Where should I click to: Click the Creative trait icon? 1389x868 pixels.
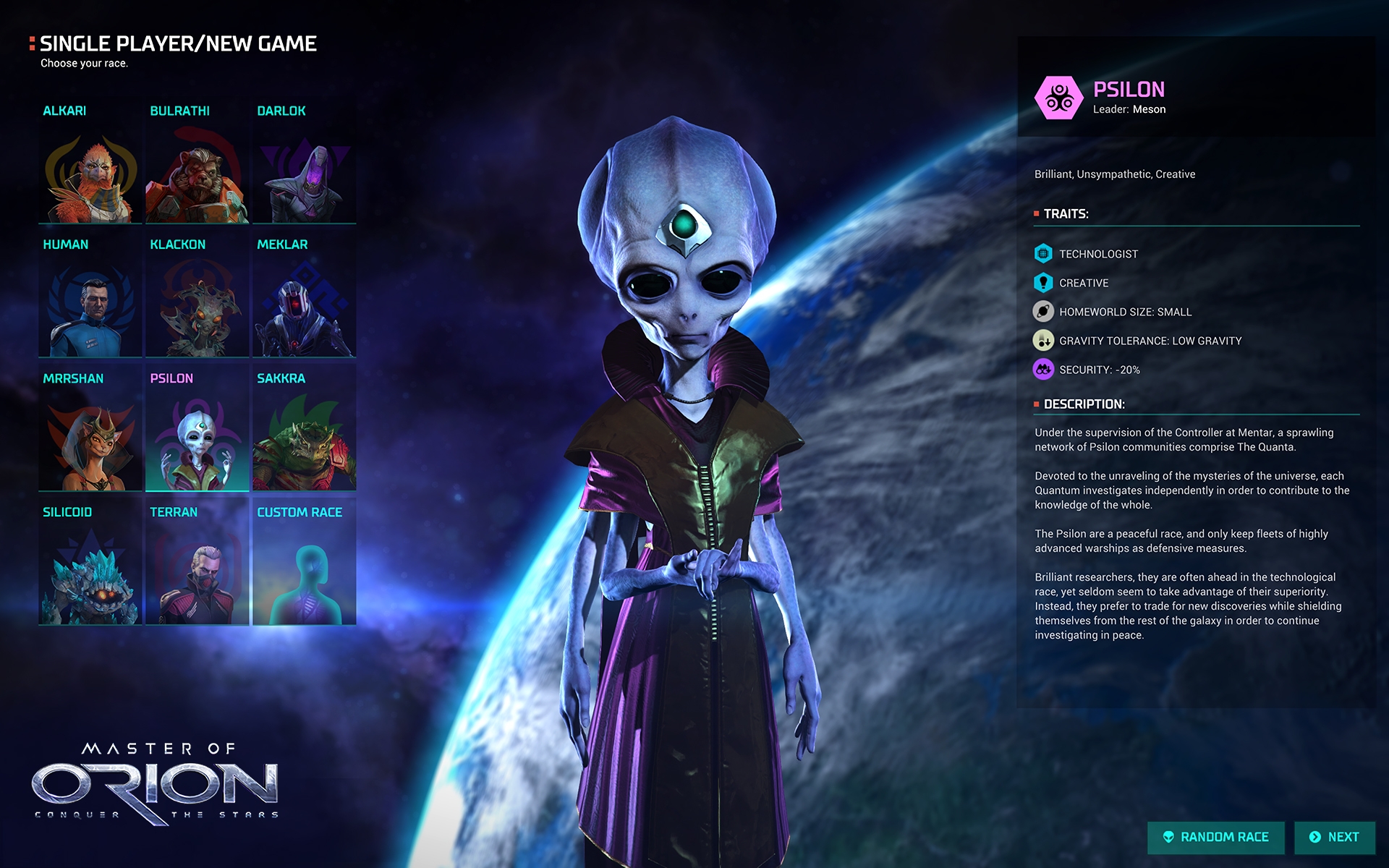point(1042,283)
